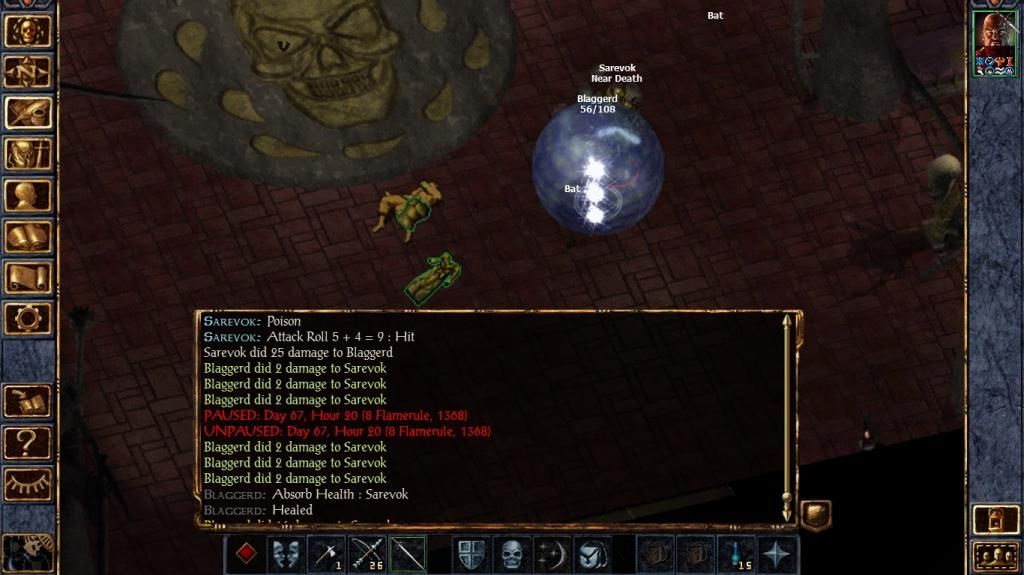
Task: Open the mage spellbook
Action: click(x=28, y=236)
